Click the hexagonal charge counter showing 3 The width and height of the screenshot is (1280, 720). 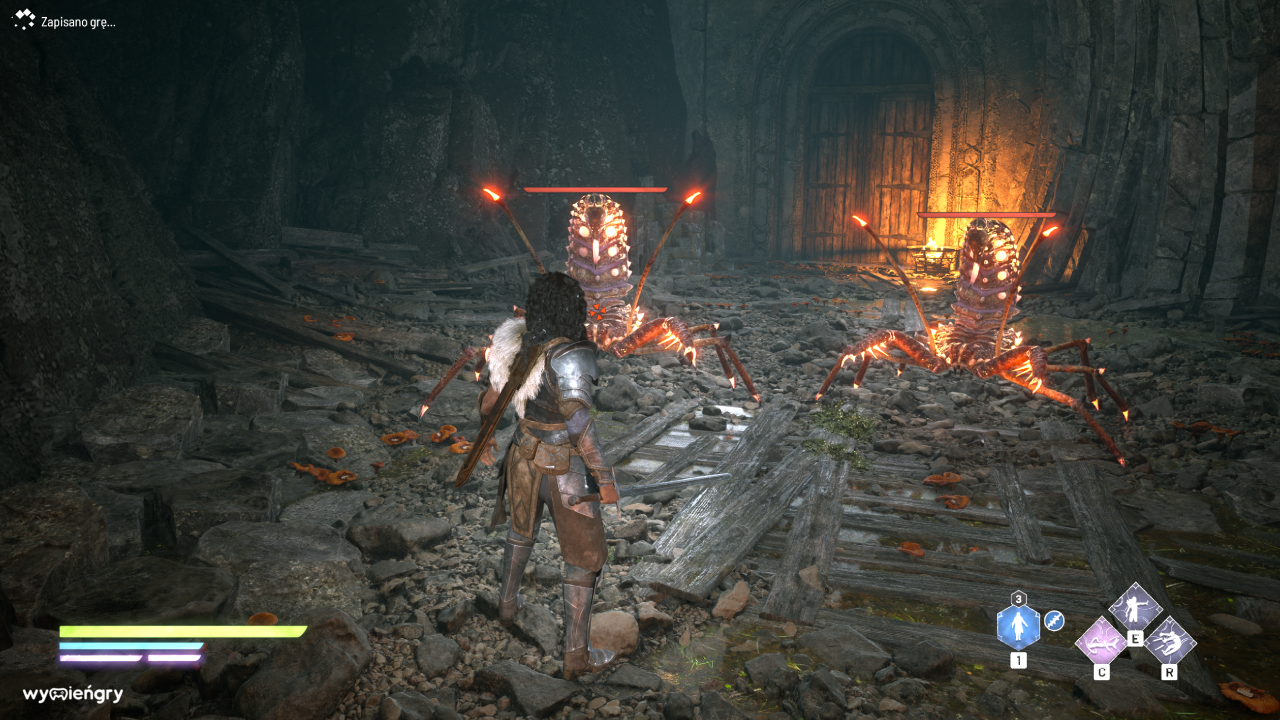(x=1018, y=596)
